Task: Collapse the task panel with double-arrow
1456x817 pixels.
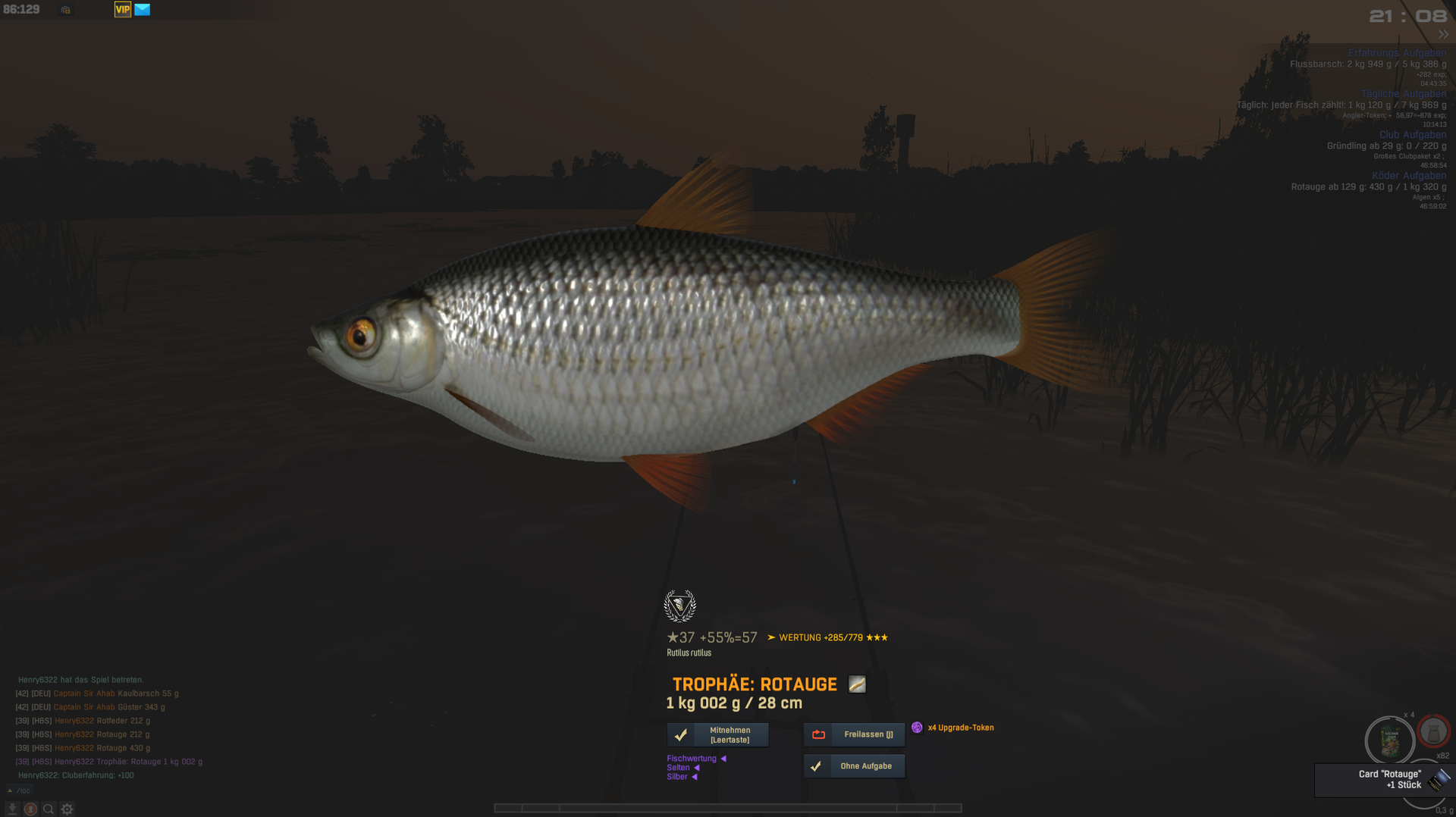Action: coord(1442,35)
